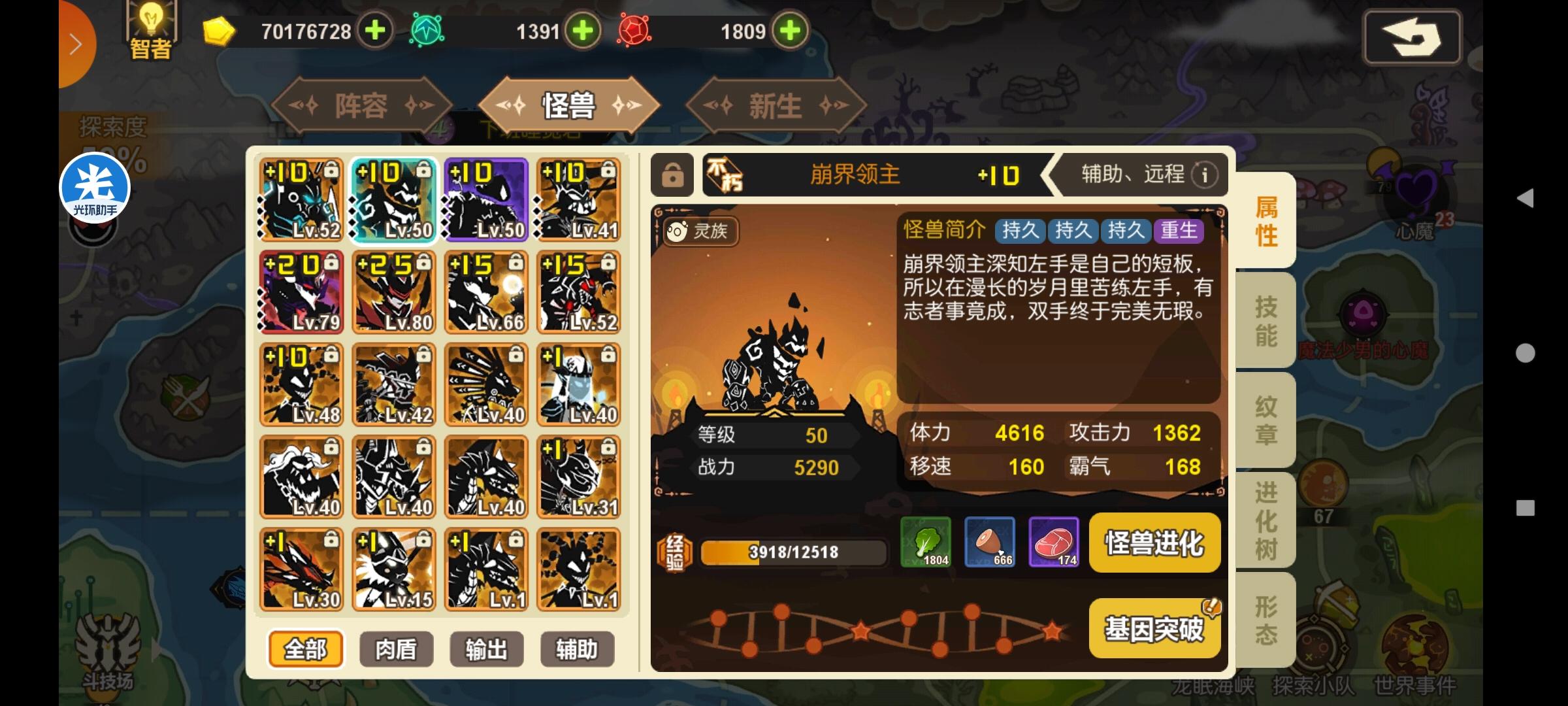The height and width of the screenshot is (706, 1568).
Task: Tap the experience bar showing 3918/12518
Action: click(x=792, y=552)
